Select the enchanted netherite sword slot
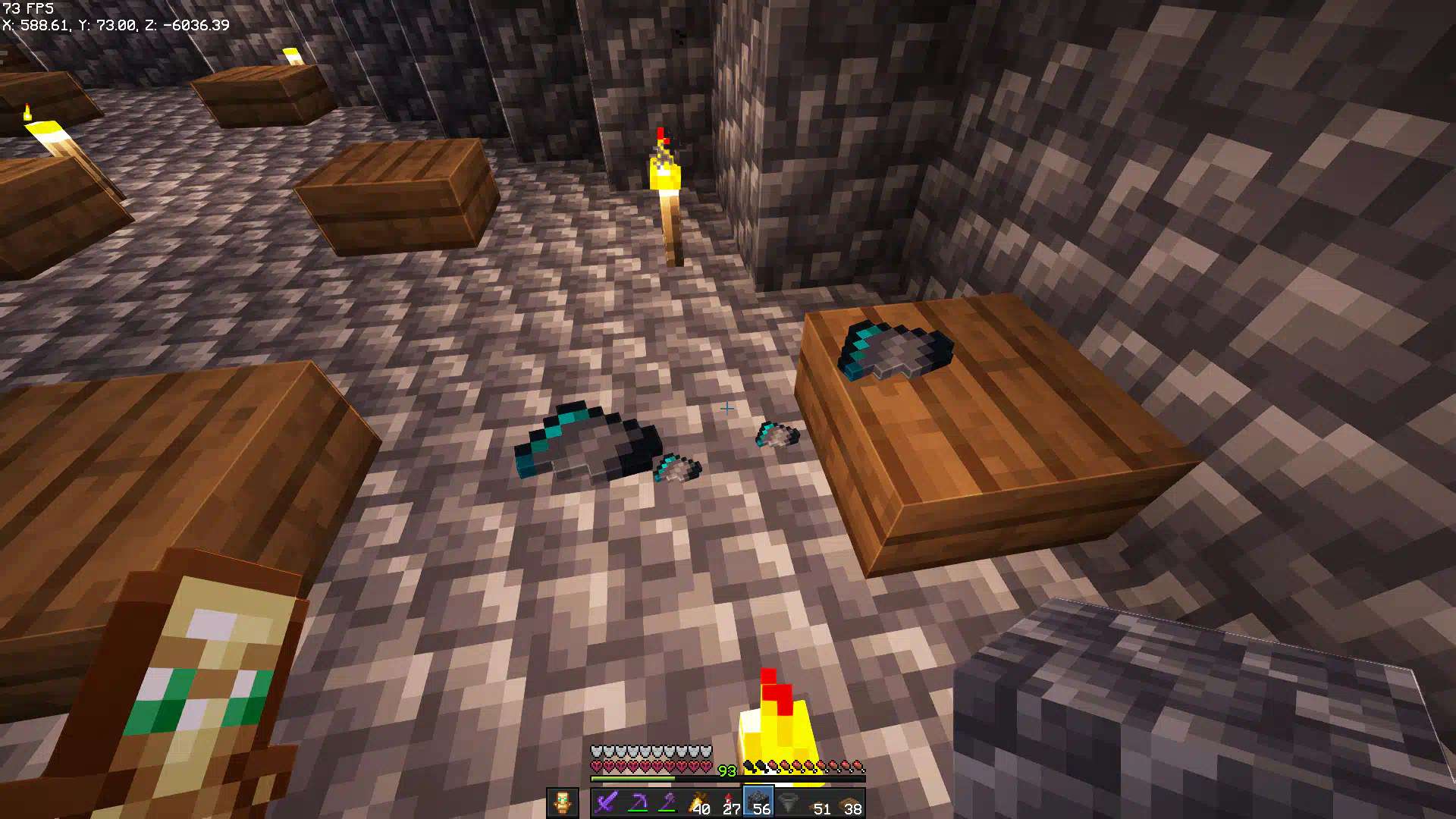This screenshot has width=1456, height=819. pyautogui.click(x=607, y=802)
